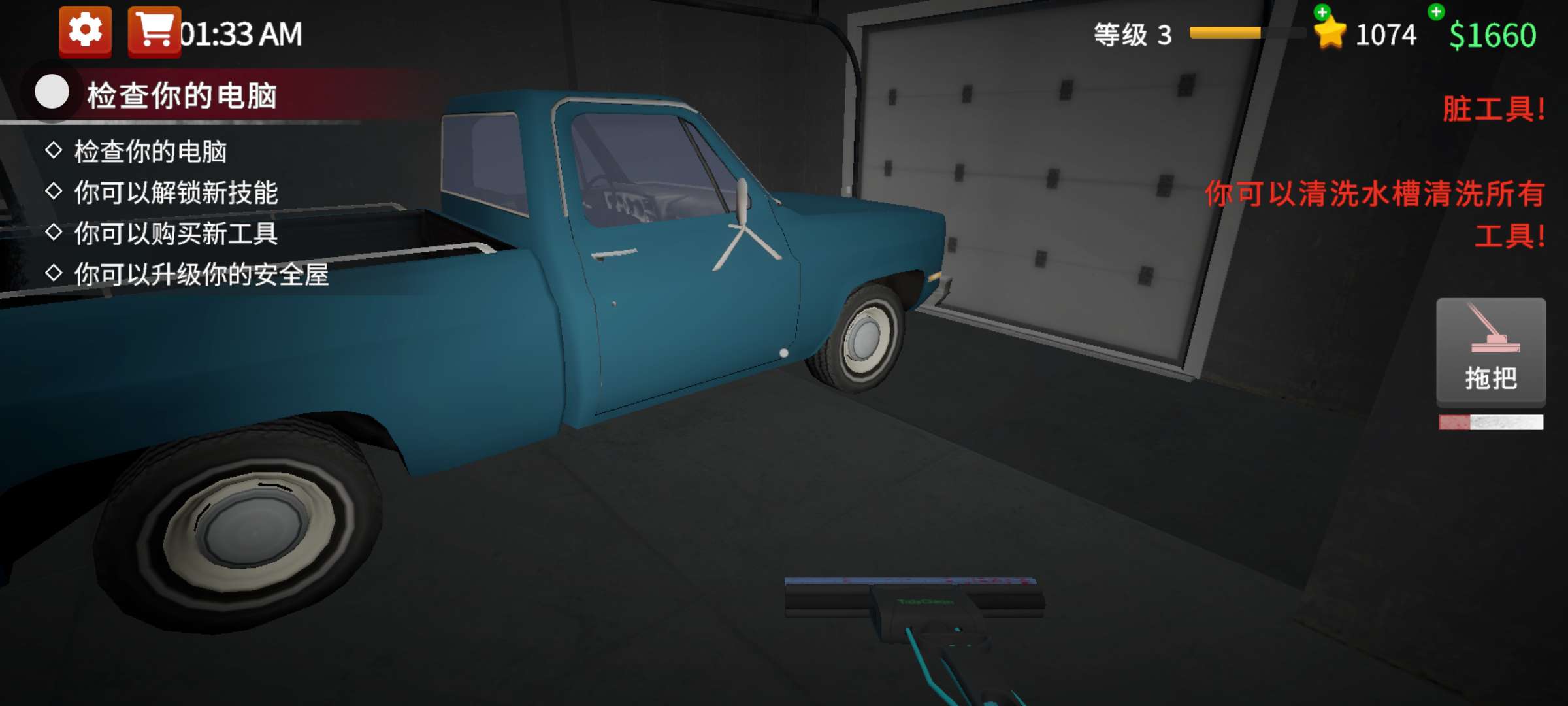Open the settings gear button

point(85,31)
